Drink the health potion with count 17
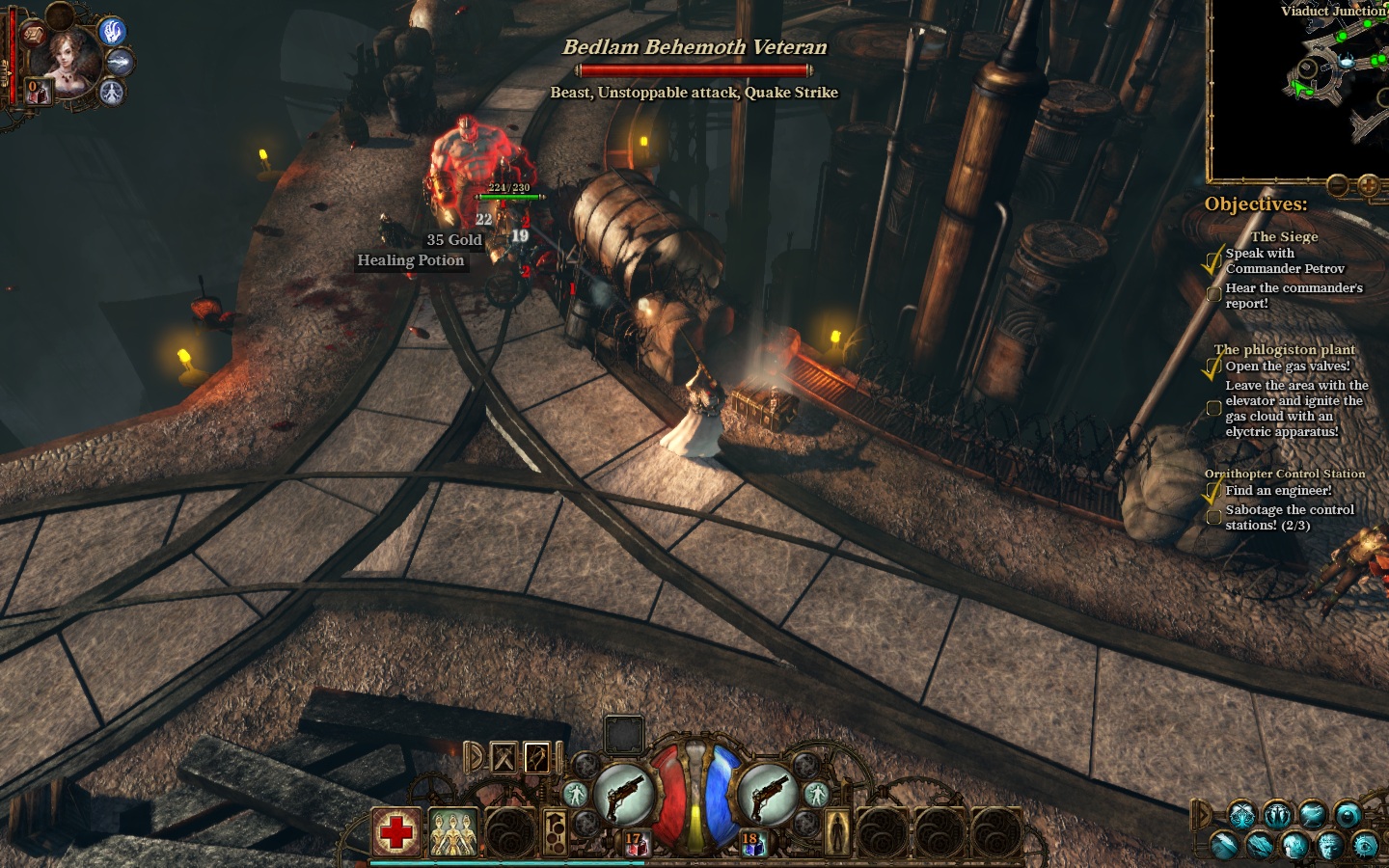The height and width of the screenshot is (868, 1389). point(636,846)
